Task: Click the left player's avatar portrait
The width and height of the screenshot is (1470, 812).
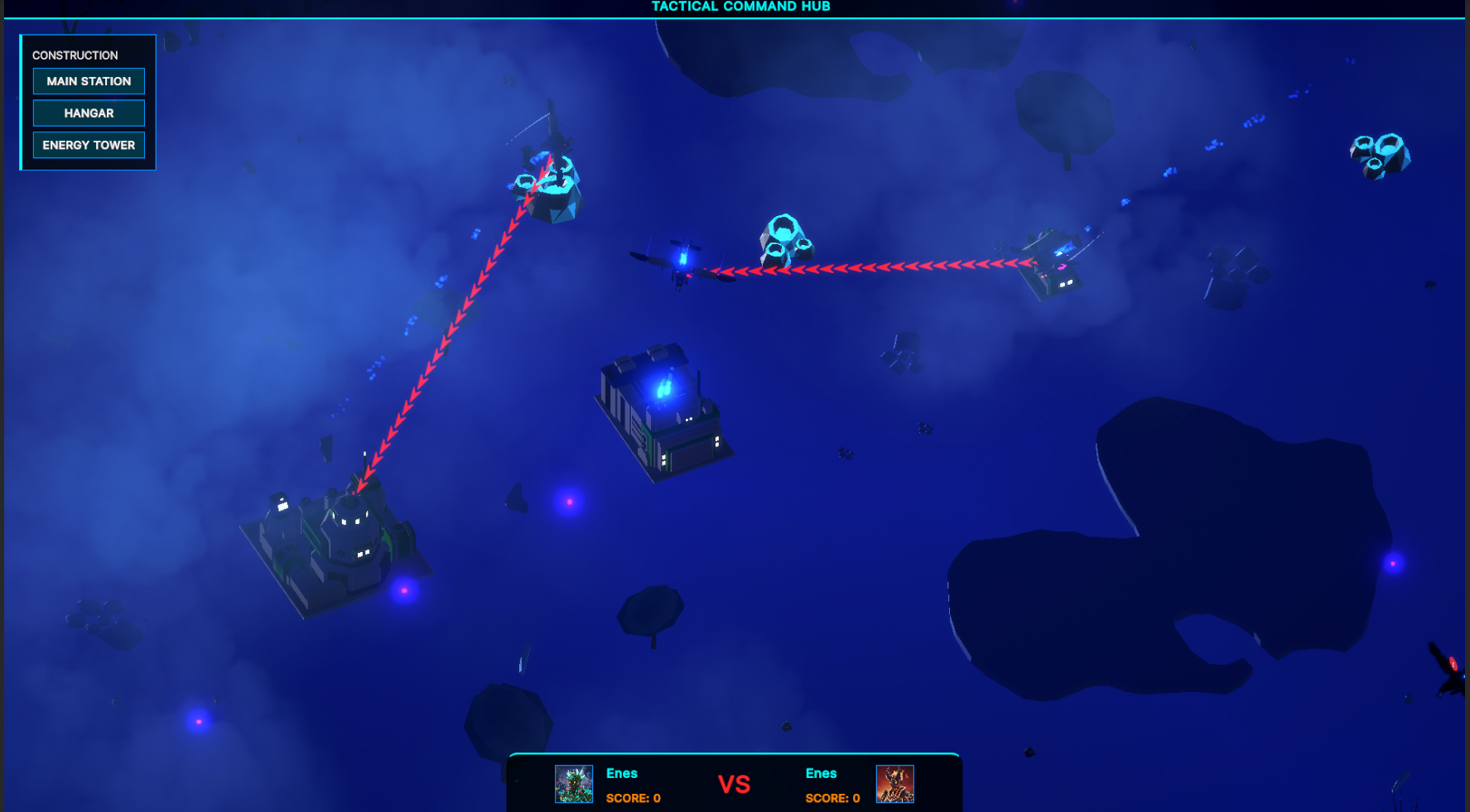Action: tap(574, 784)
